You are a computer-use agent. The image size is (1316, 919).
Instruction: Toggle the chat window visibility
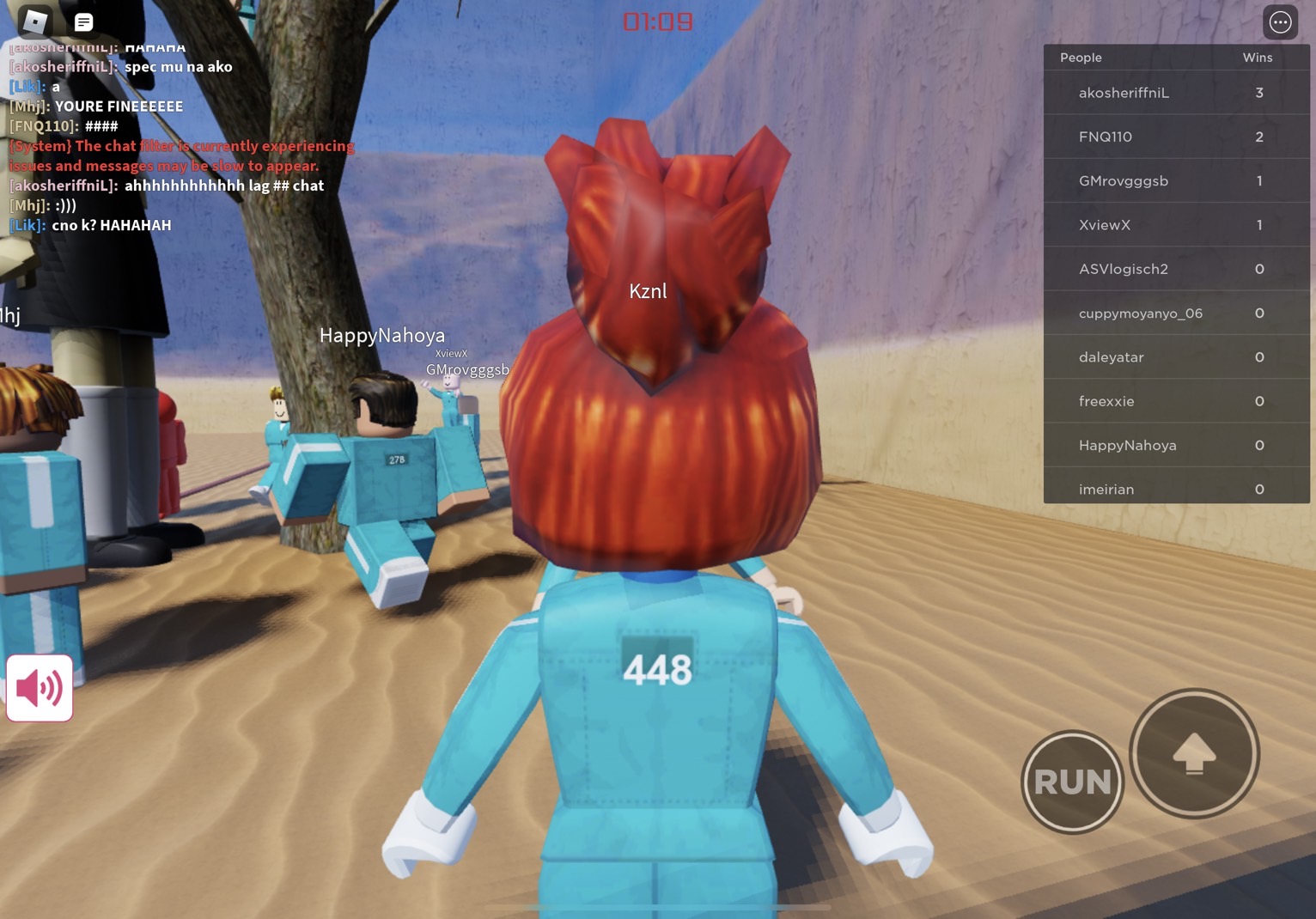pos(82,21)
